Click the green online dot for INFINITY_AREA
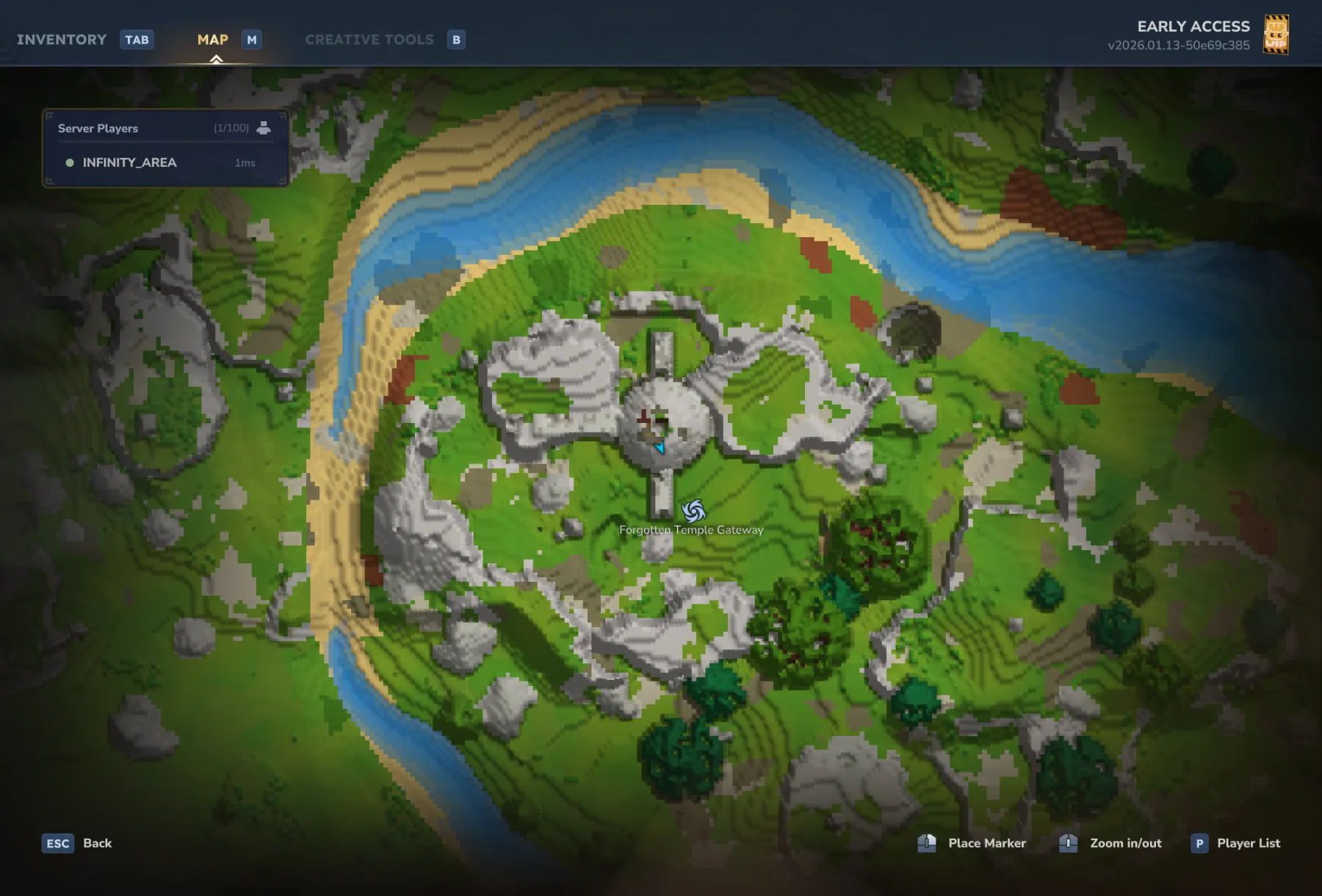The image size is (1322, 896). tap(71, 162)
